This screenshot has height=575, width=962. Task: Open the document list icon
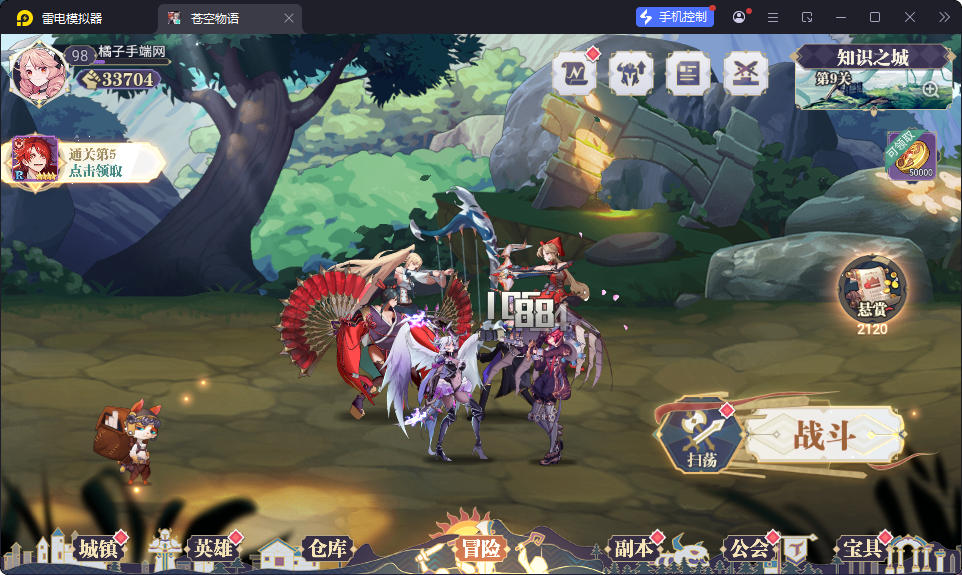click(x=688, y=73)
